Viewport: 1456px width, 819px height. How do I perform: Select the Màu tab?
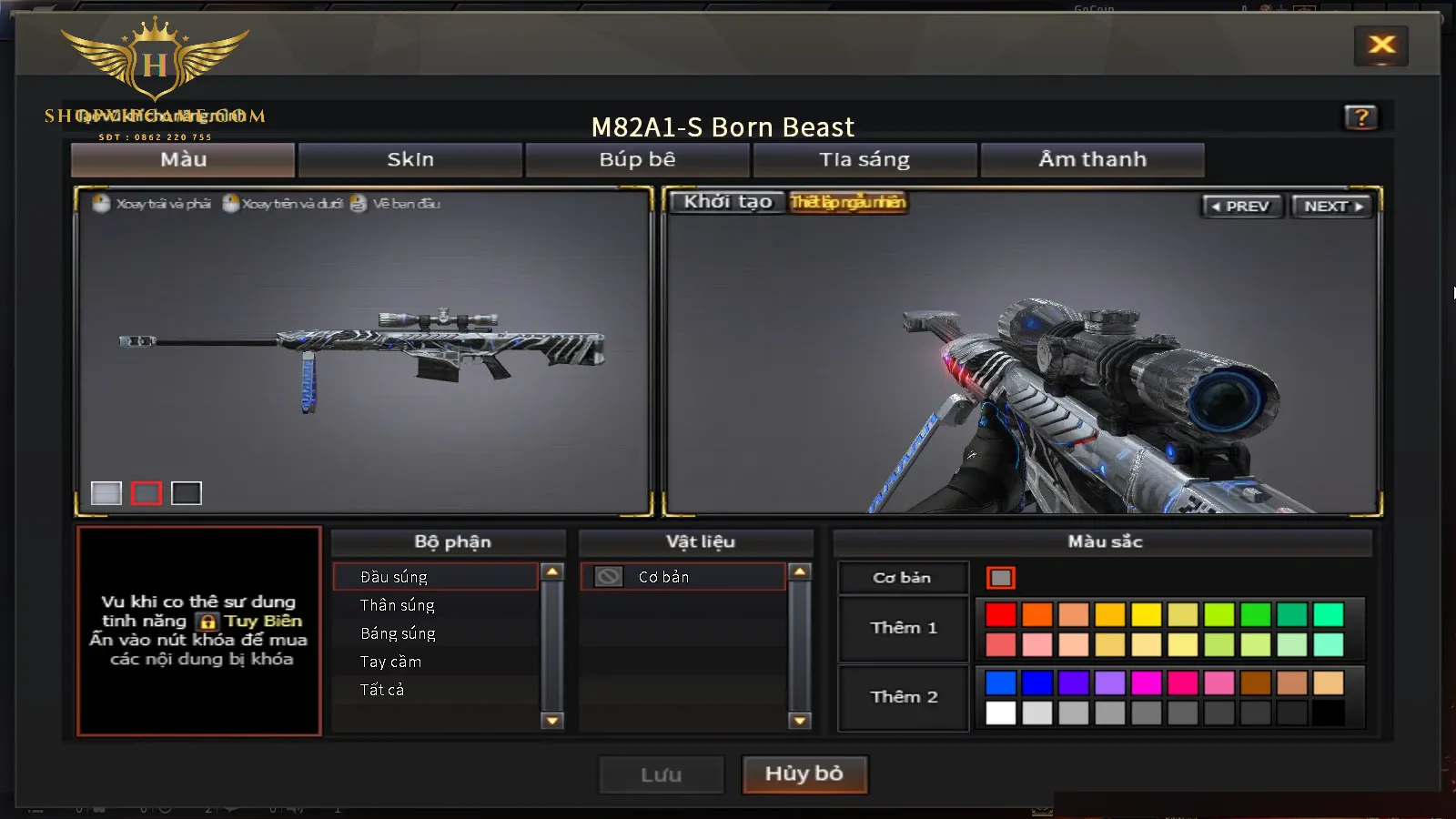(x=183, y=160)
